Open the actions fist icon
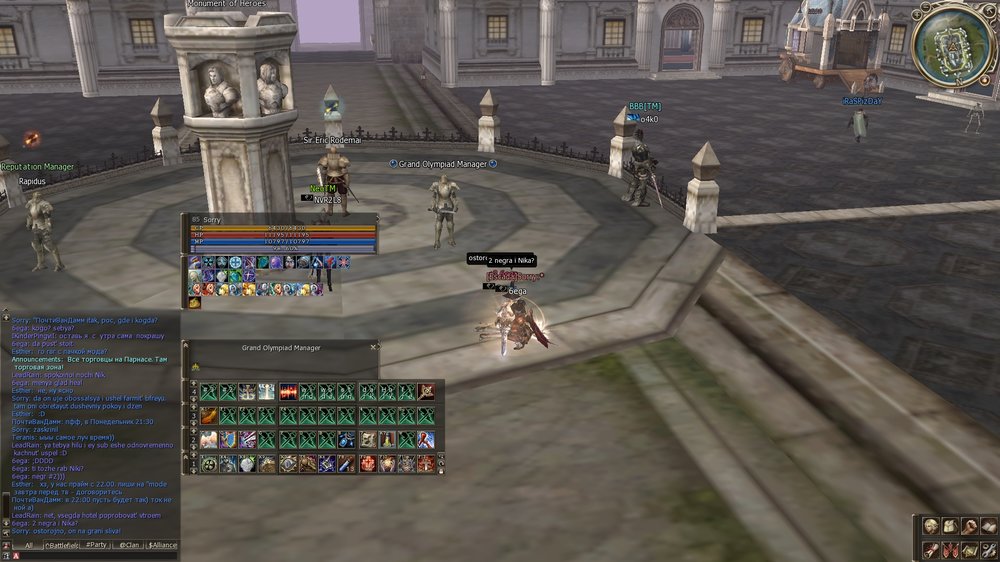The image size is (1000, 562). [969, 526]
